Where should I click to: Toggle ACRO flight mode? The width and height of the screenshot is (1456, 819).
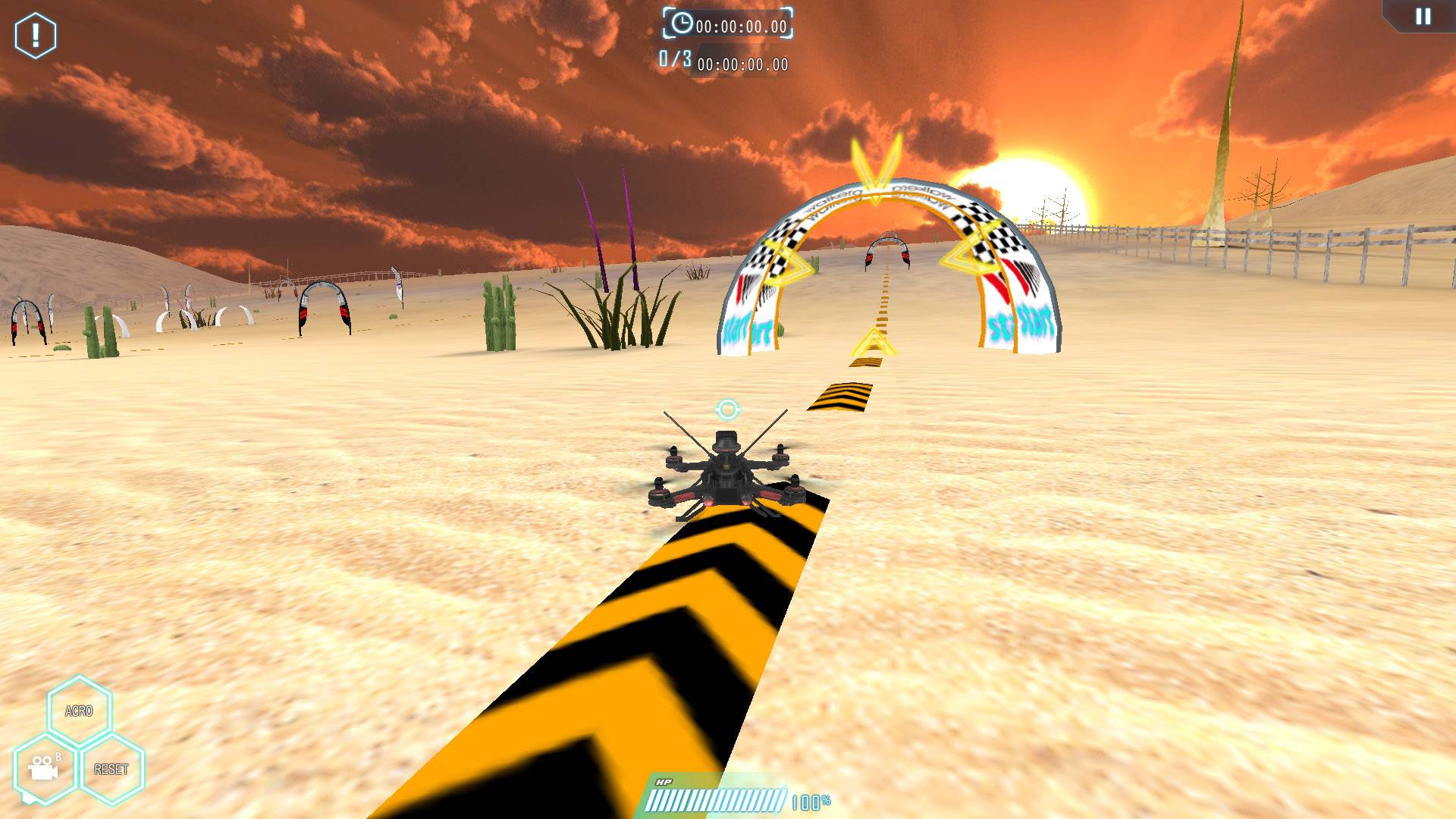pyautogui.click(x=78, y=711)
